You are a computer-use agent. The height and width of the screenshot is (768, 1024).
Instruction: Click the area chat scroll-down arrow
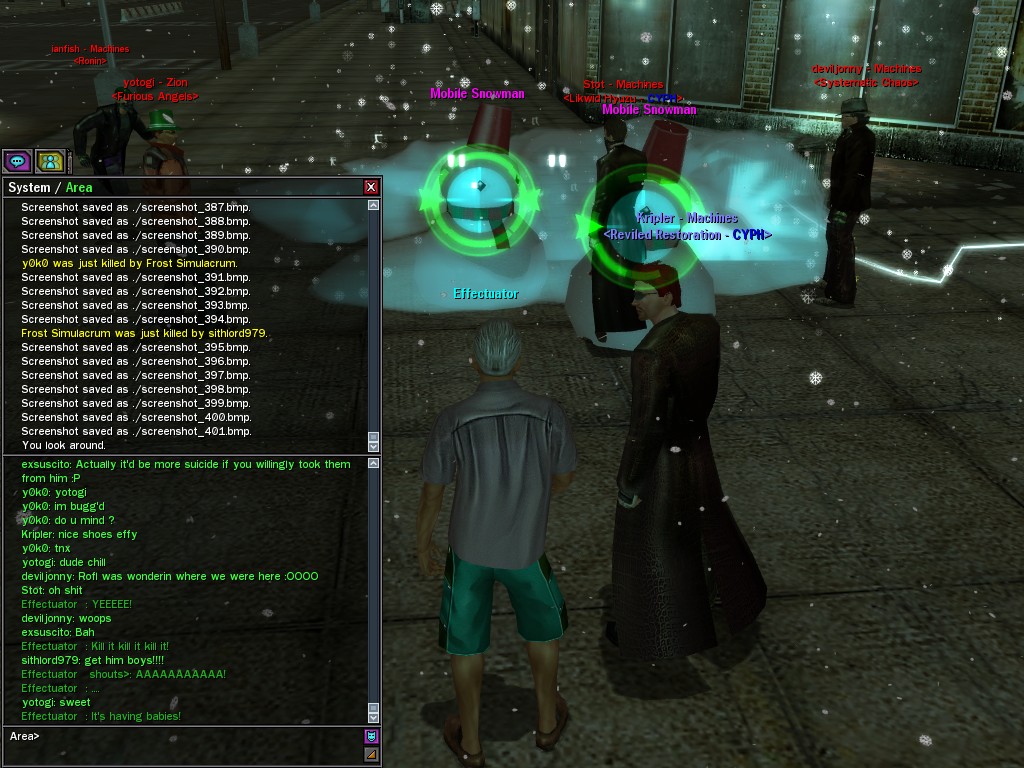point(374,717)
